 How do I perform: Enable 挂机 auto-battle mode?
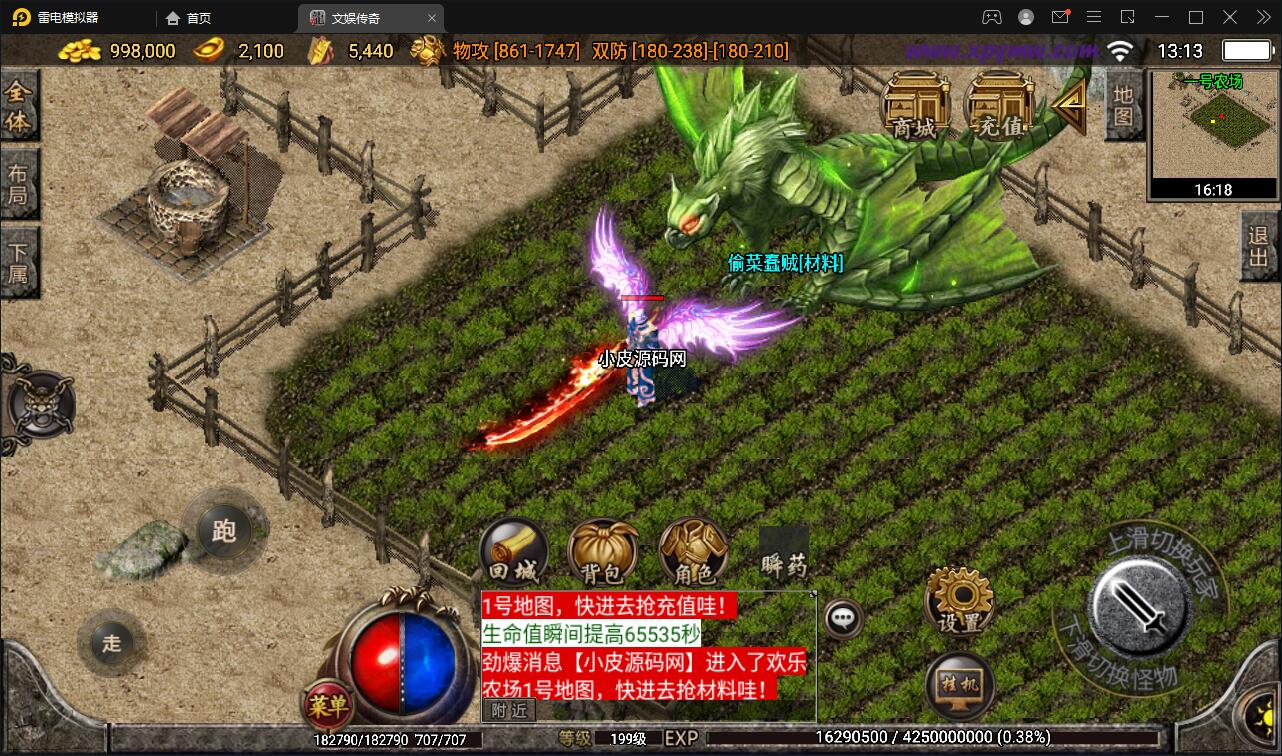coord(958,685)
